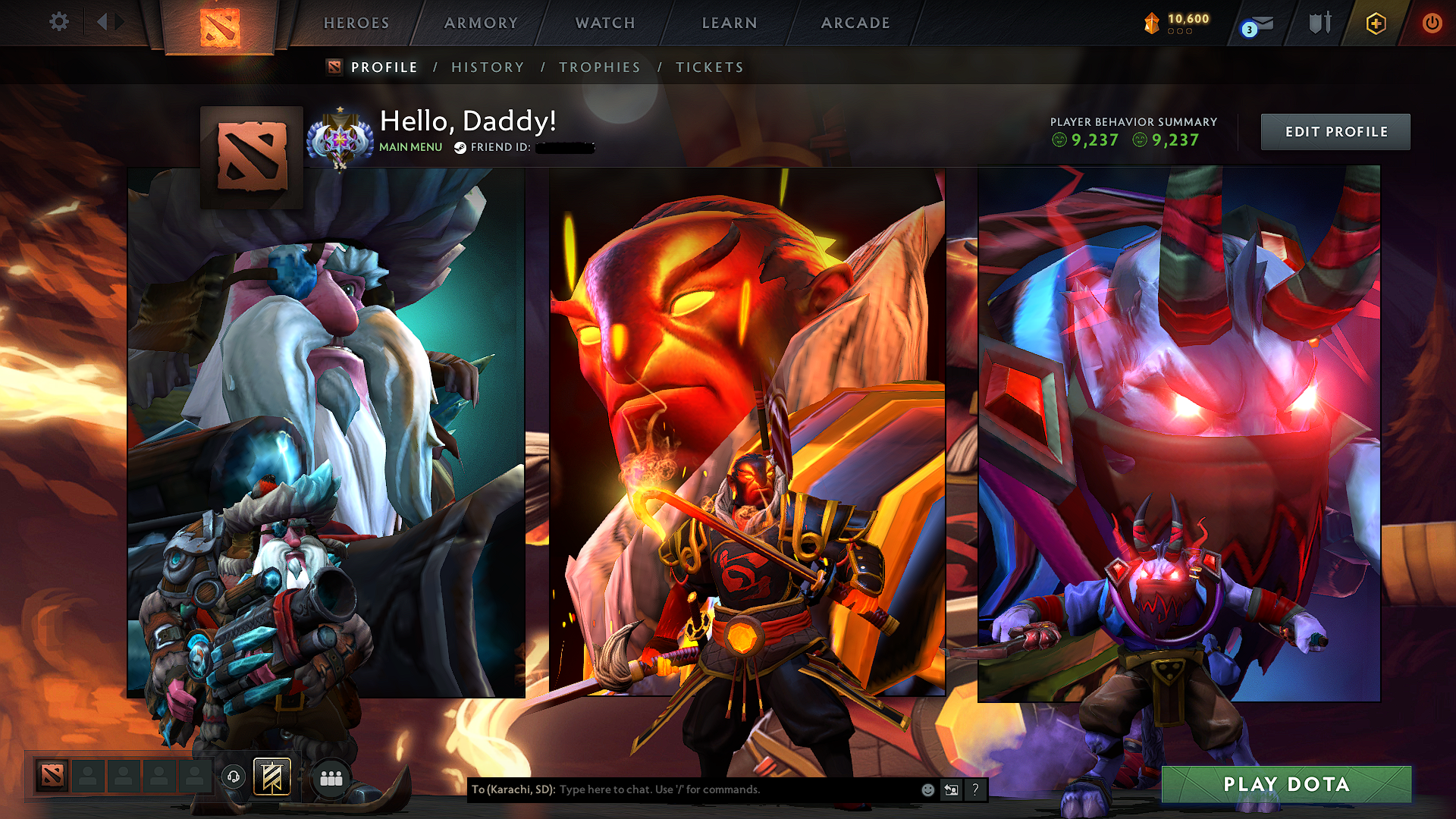View the Tickets tab
This screenshot has height=819, width=1456.
coord(710,67)
